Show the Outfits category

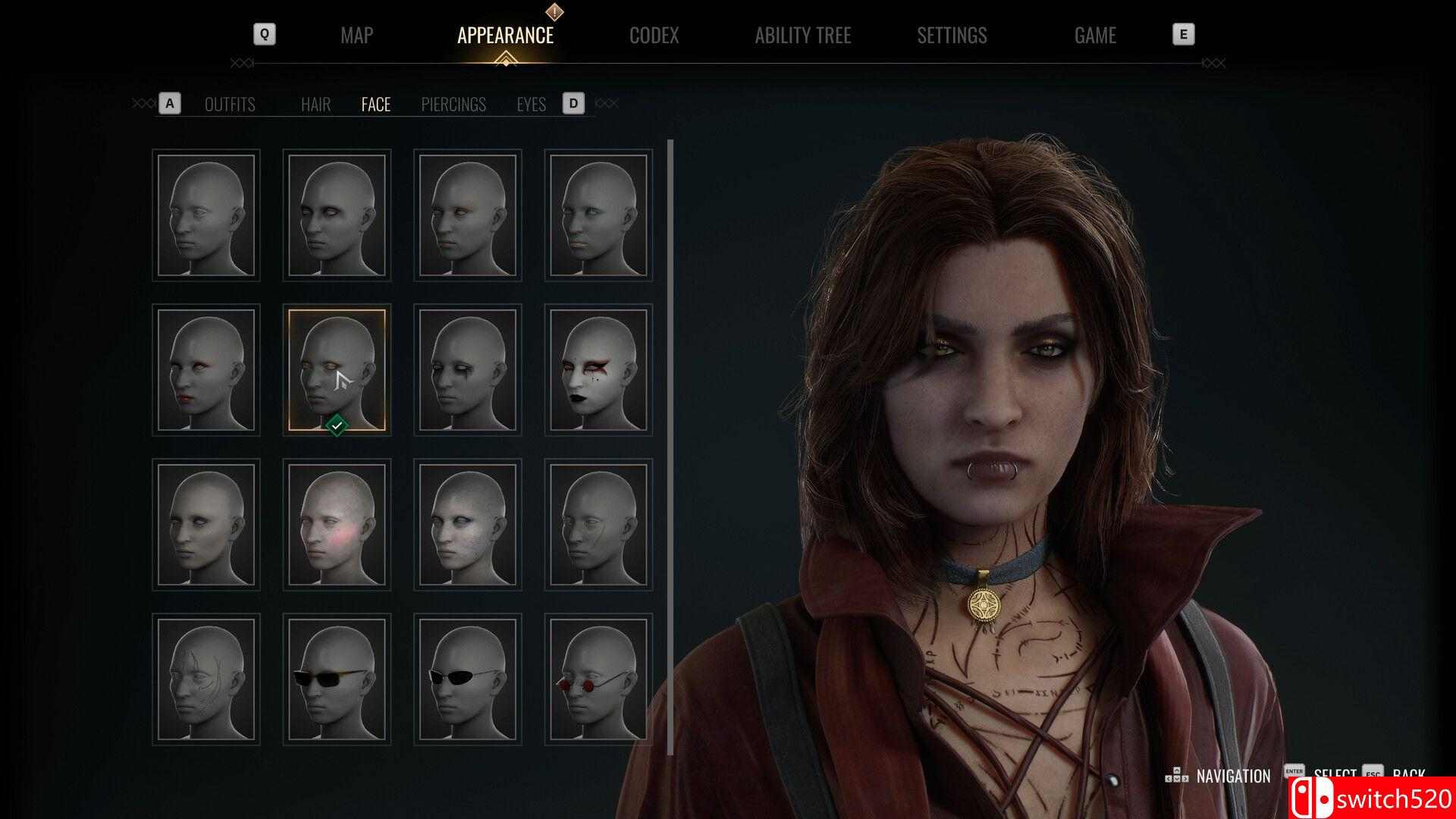point(230,105)
